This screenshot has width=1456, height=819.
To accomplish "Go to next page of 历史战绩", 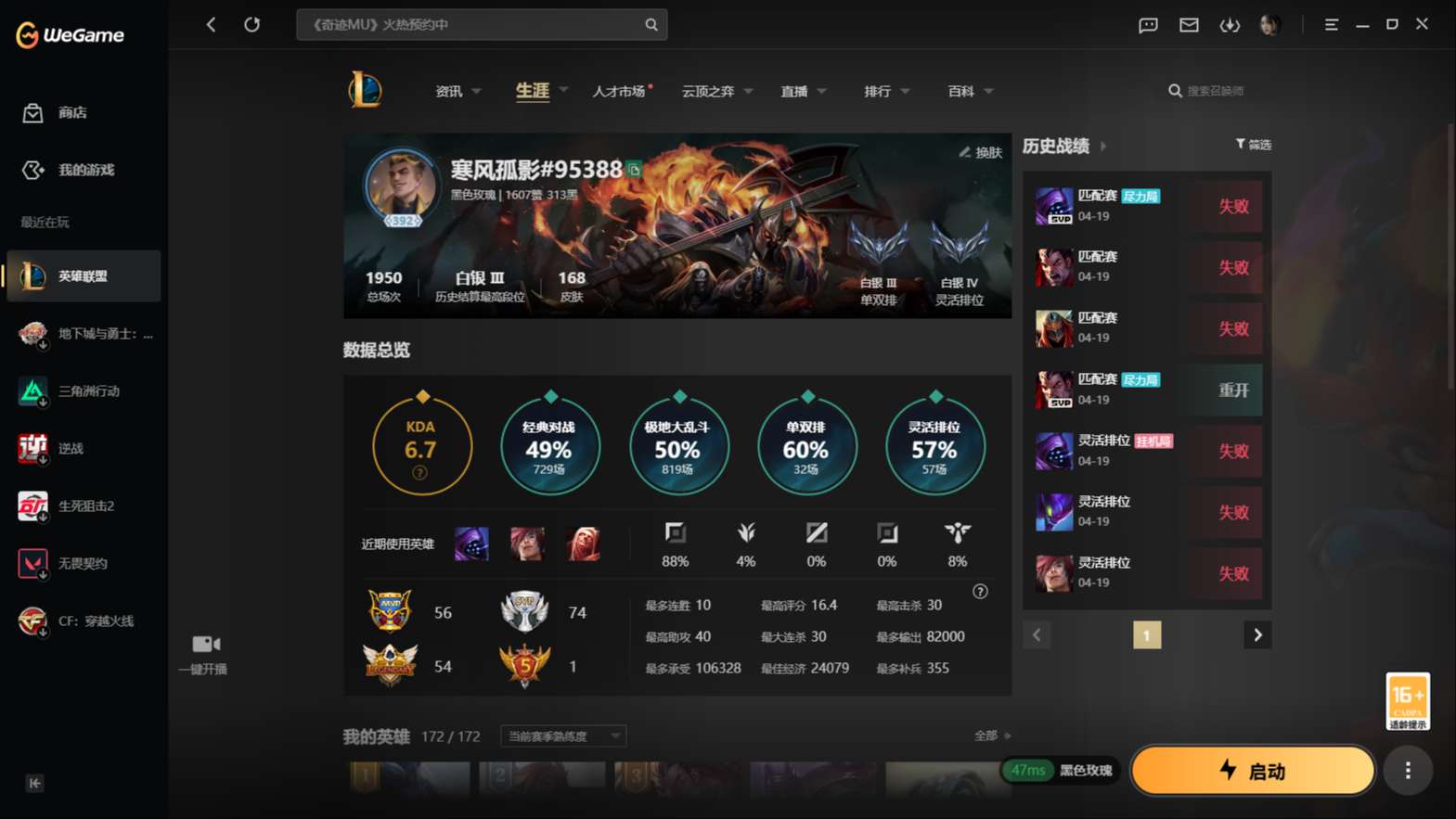I will pyautogui.click(x=1257, y=634).
